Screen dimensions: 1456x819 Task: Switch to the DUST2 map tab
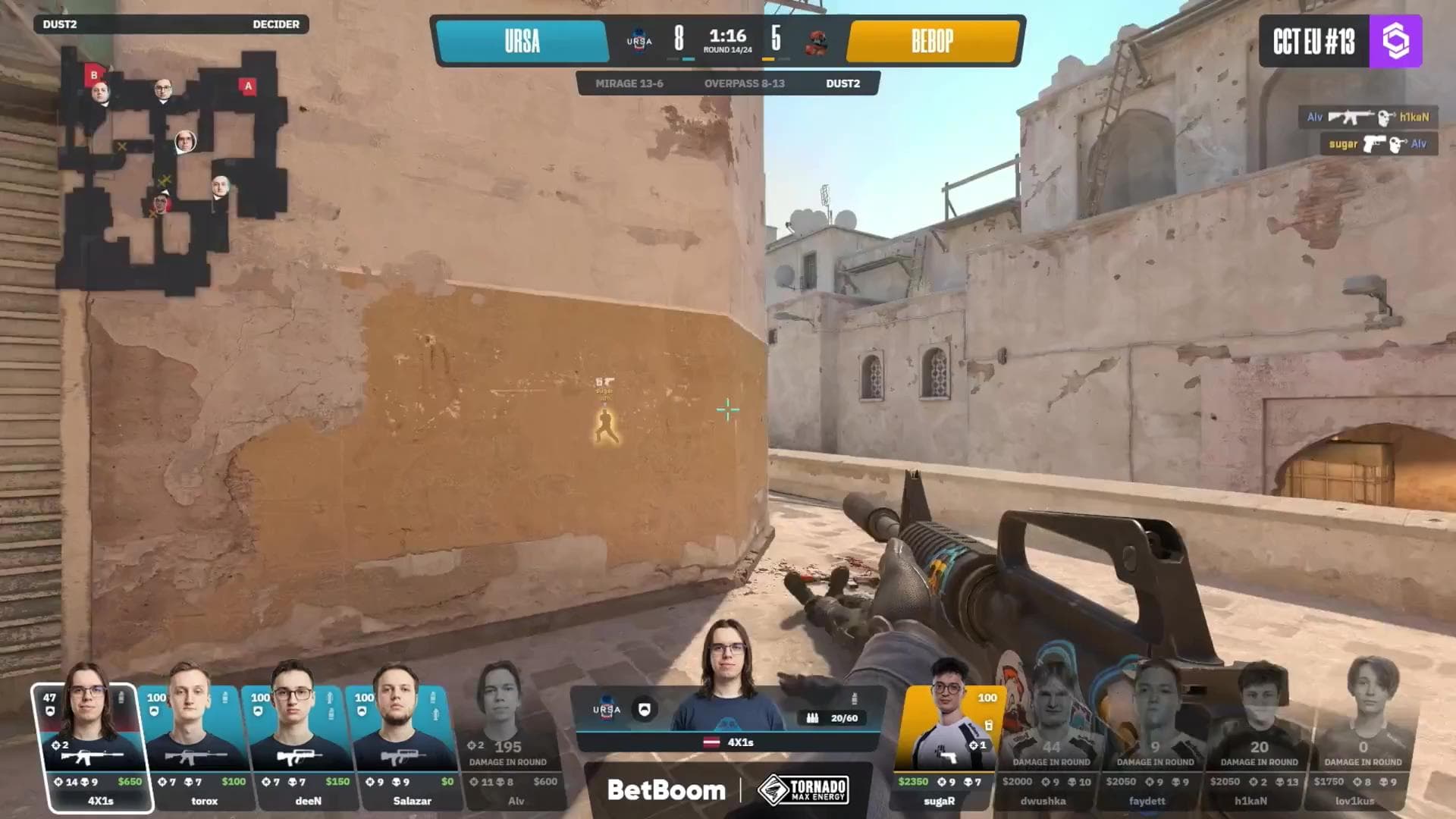pyautogui.click(x=843, y=83)
